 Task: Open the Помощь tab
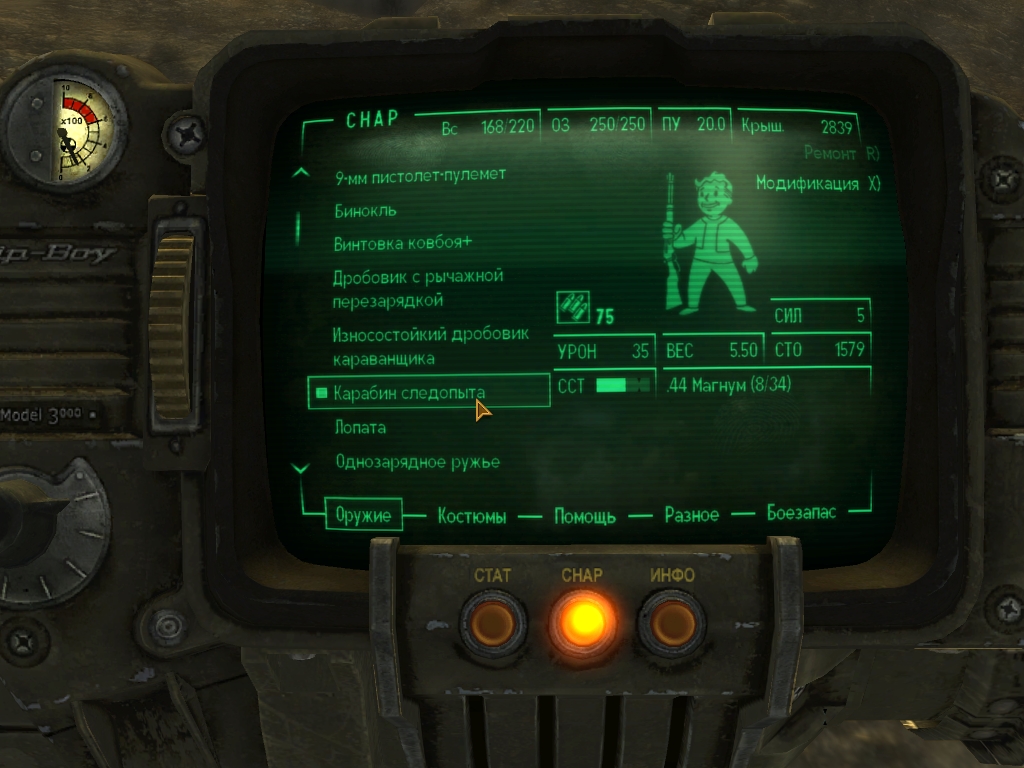click(585, 516)
